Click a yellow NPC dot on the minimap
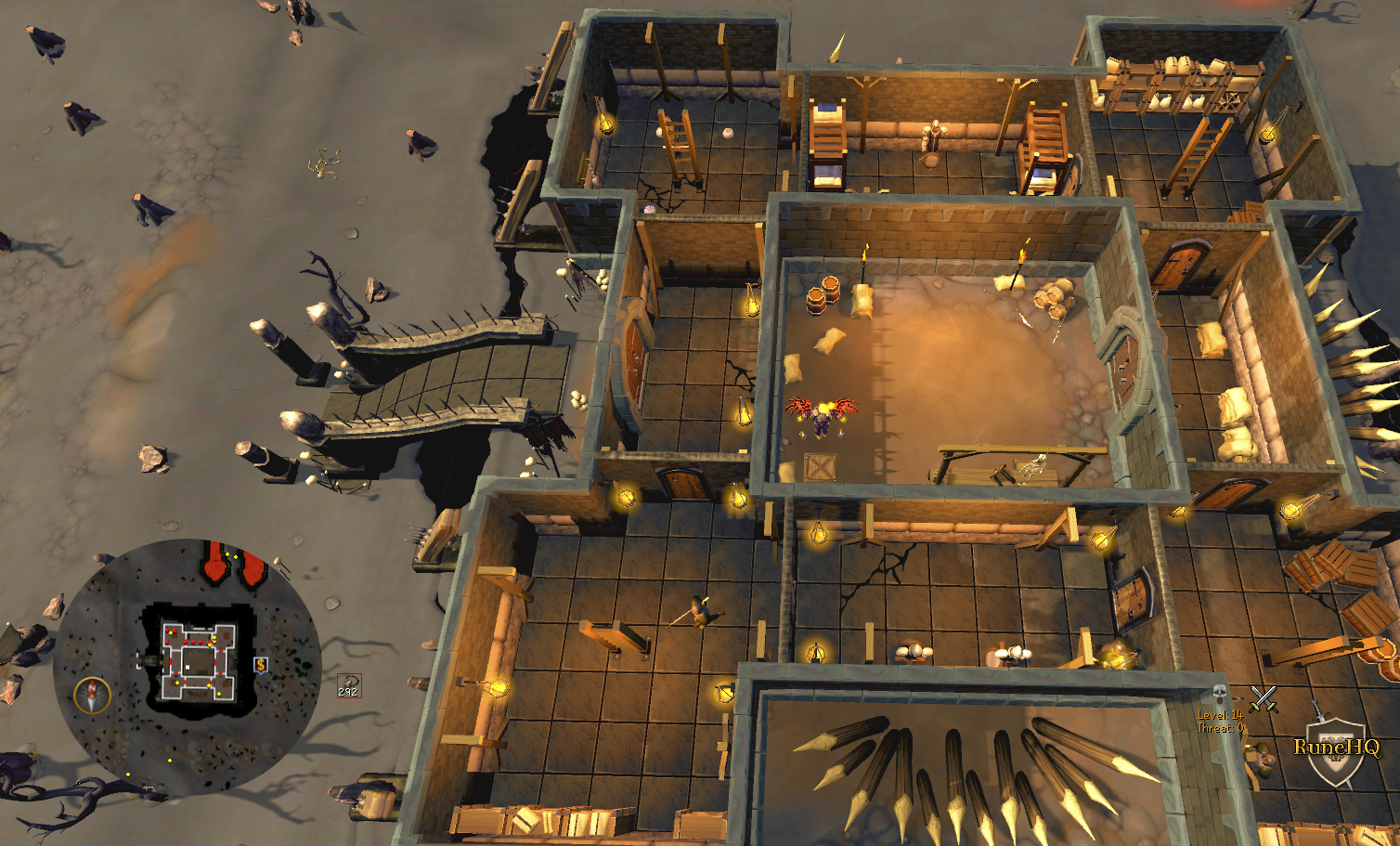Screen dimensions: 1400x846 (x=176, y=683)
